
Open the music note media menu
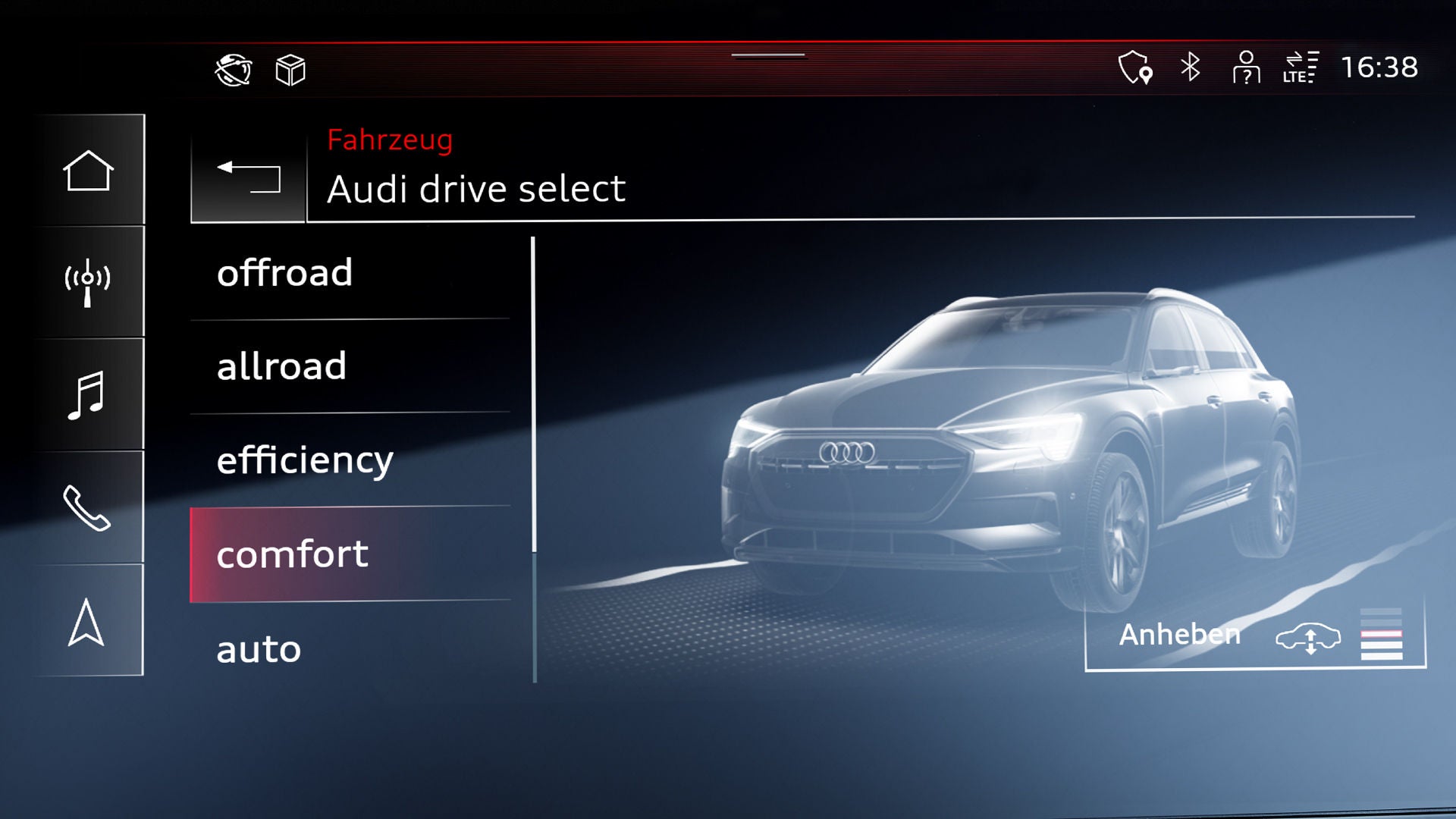pos(88,394)
